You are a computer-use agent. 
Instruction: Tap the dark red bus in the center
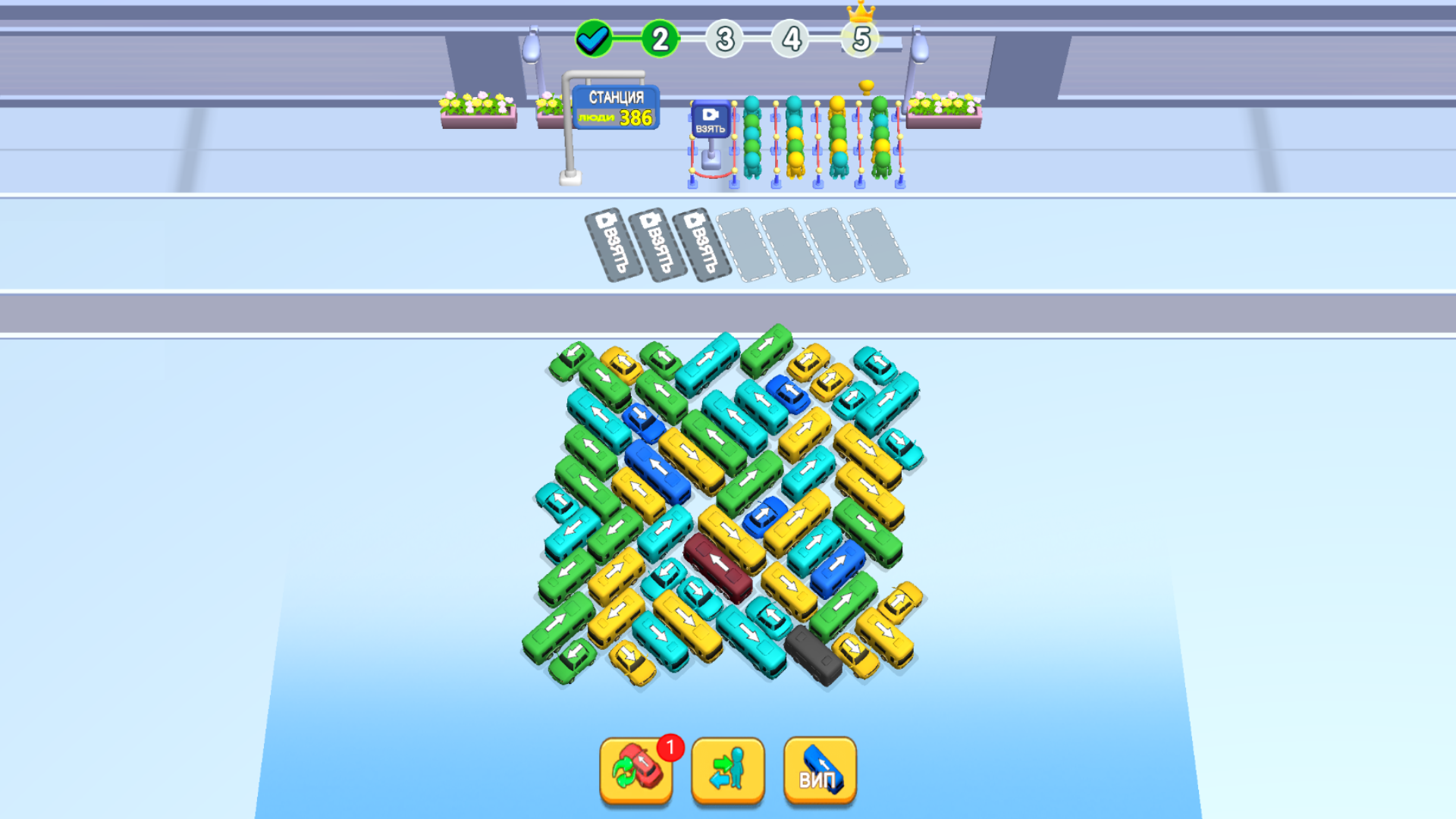click(717, 565)
